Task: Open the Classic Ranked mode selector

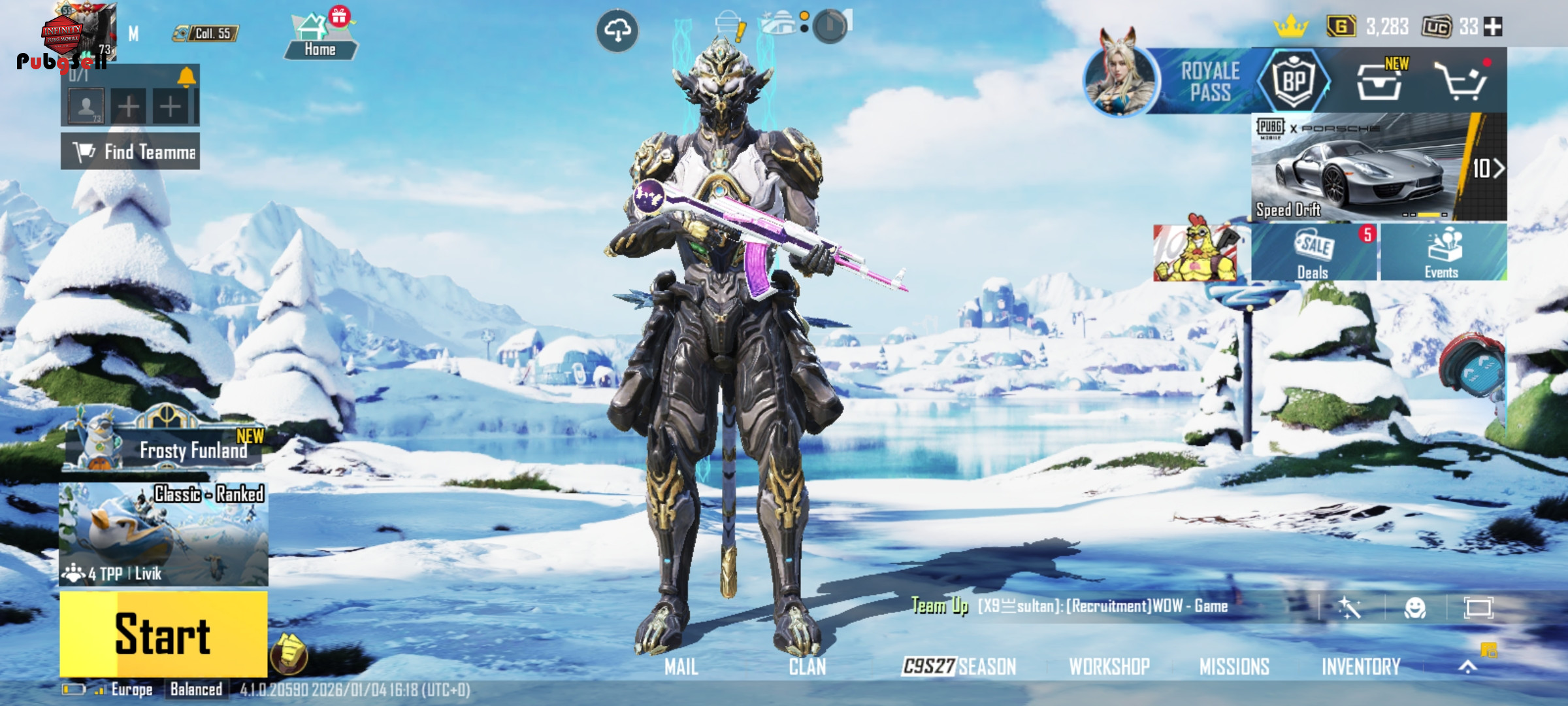Action: 163,533
